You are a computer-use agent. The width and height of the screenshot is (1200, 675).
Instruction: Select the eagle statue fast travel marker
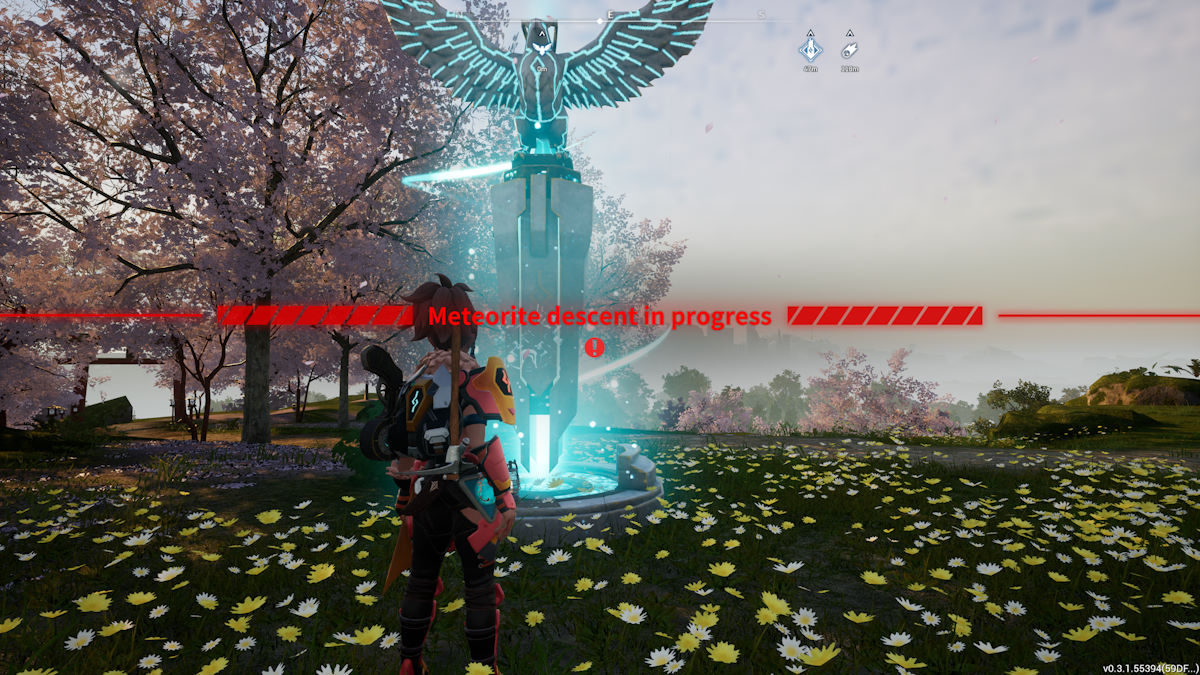(x=541, y=47)
